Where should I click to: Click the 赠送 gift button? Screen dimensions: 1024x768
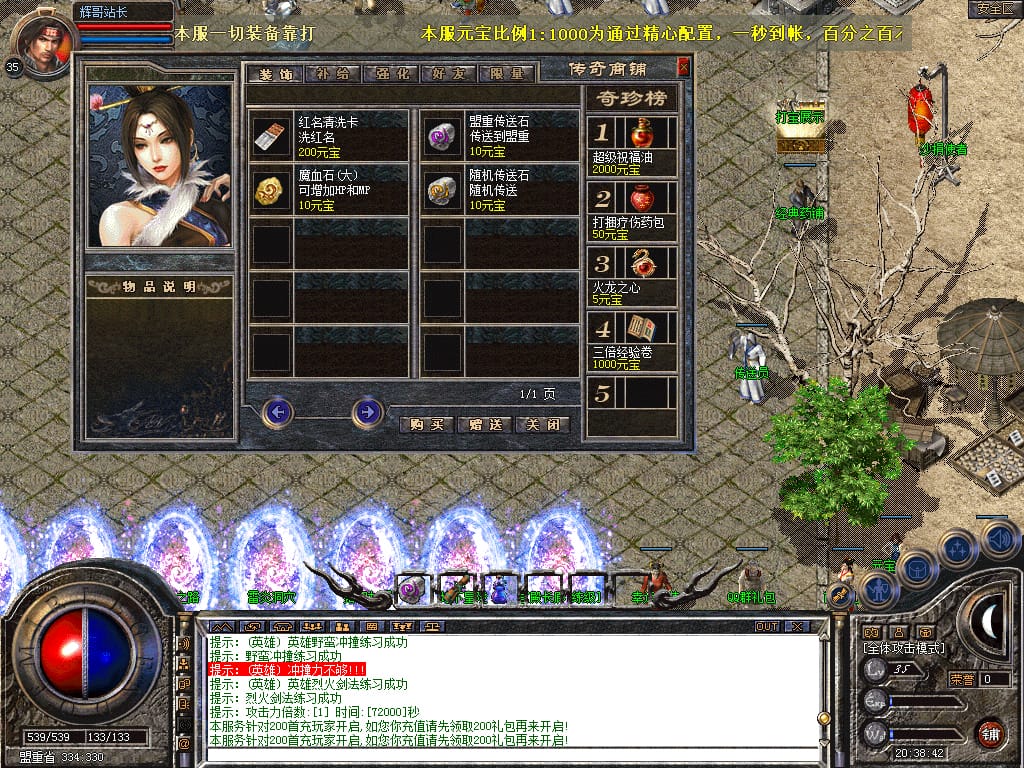click(x=484, y=424)
